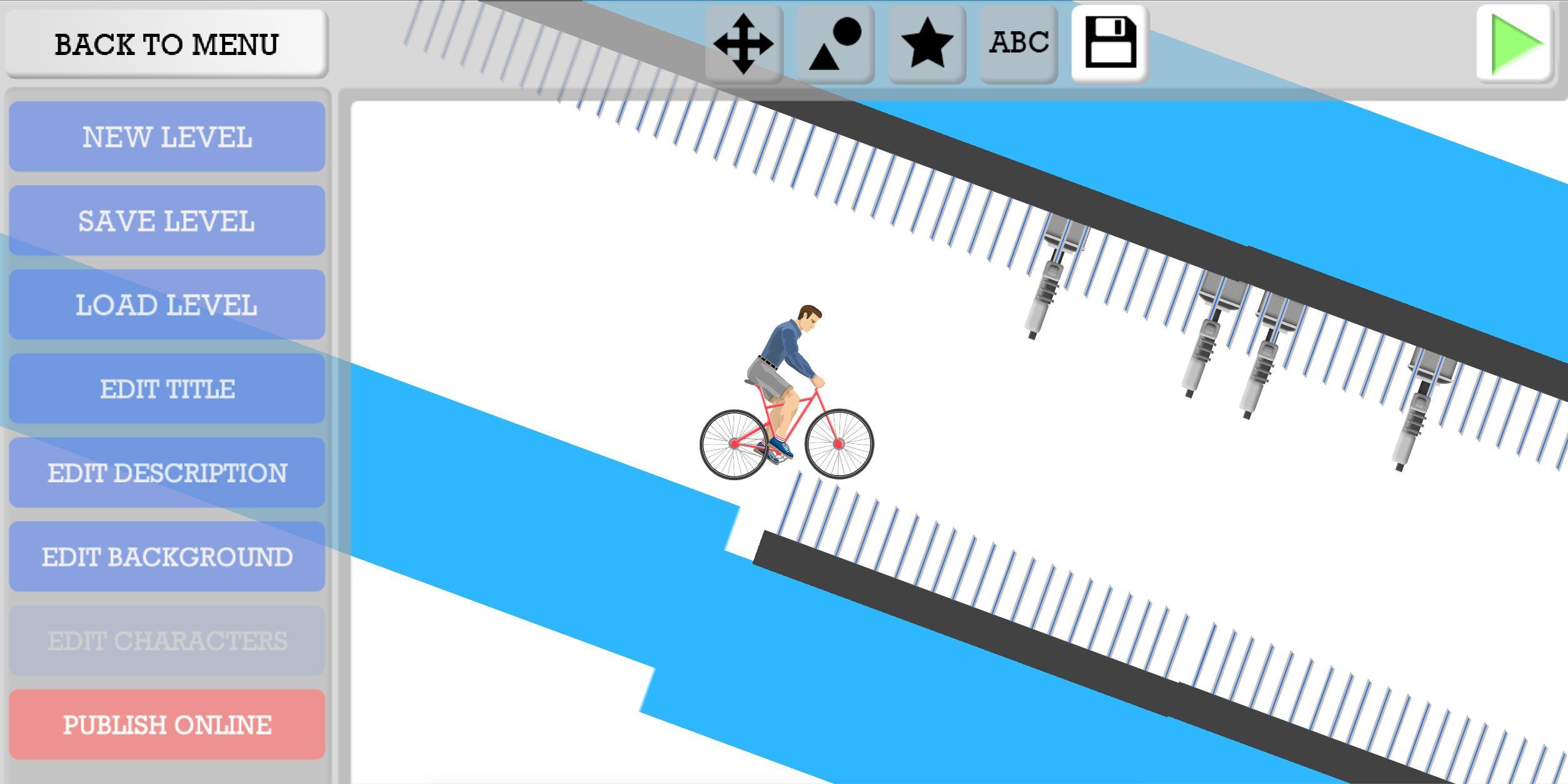The height and width of the screenshot is (784, 1568).
Task: Start a New Level
Action: (x=166, y=137)
